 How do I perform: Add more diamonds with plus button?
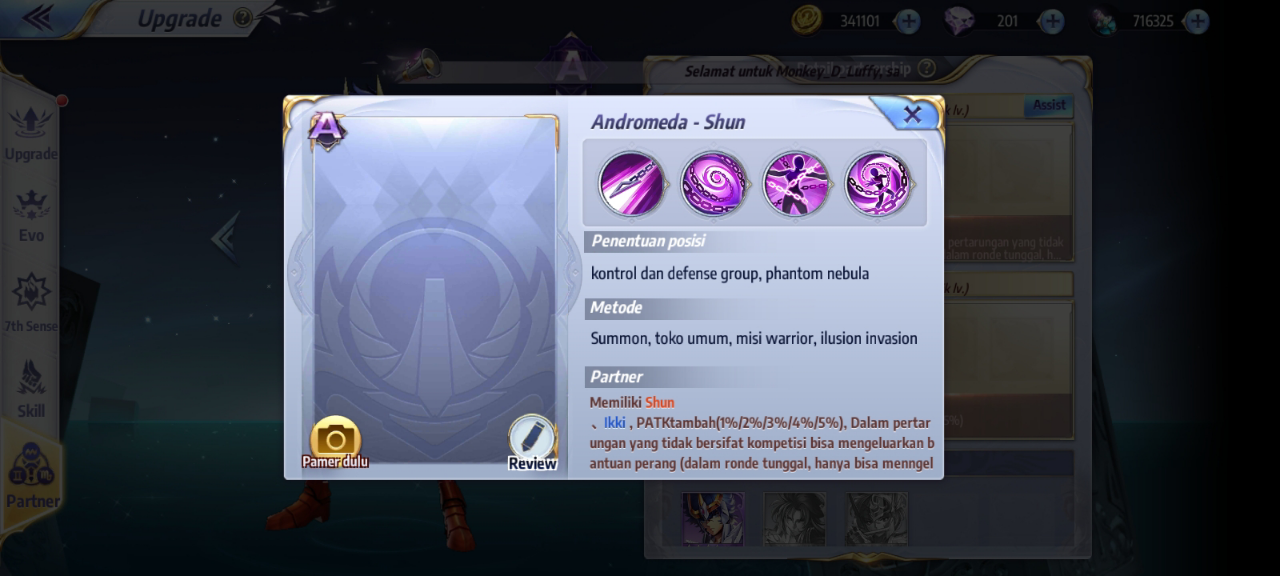[1051, 21]
